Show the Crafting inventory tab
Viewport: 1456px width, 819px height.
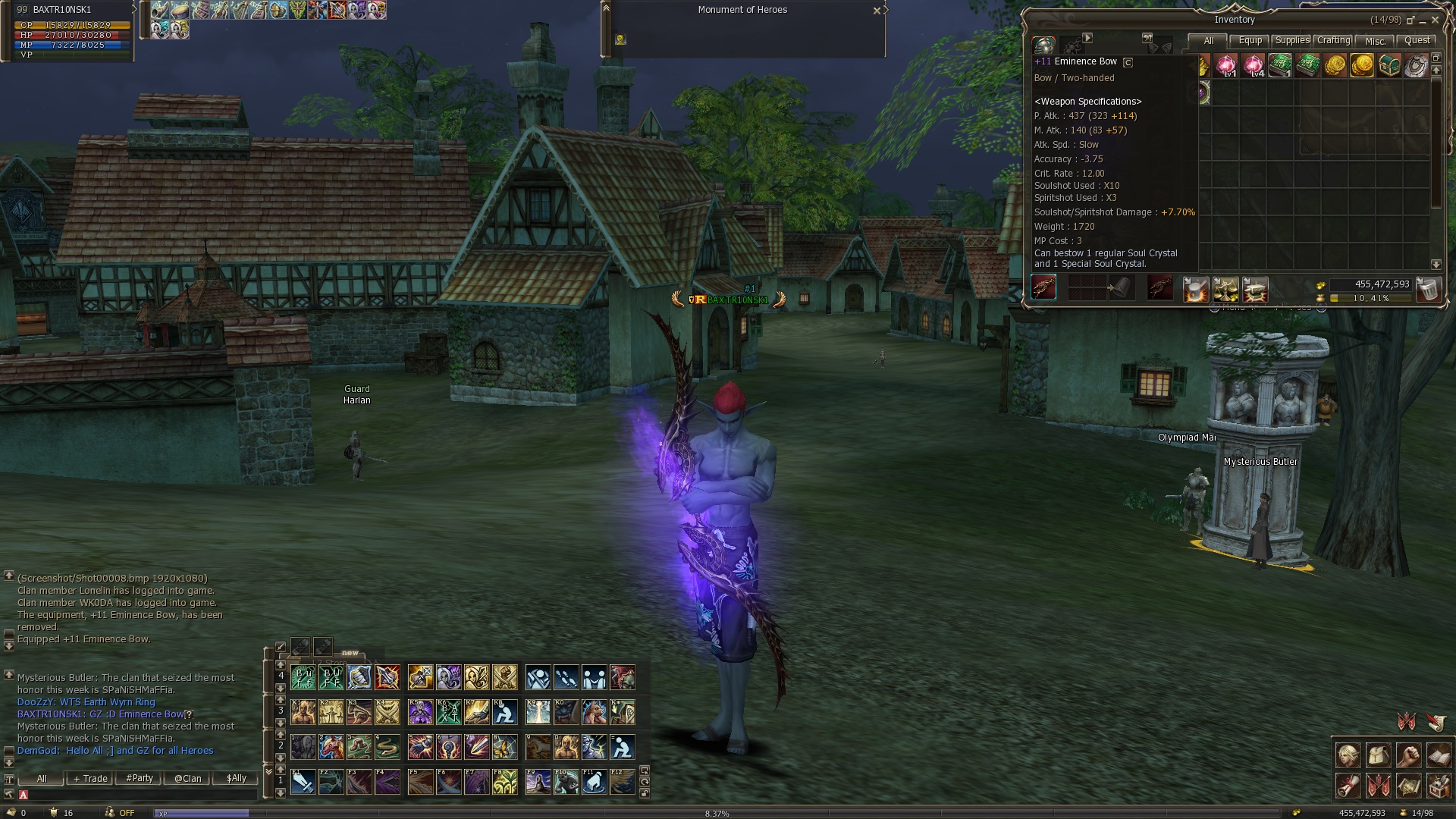1333,41
